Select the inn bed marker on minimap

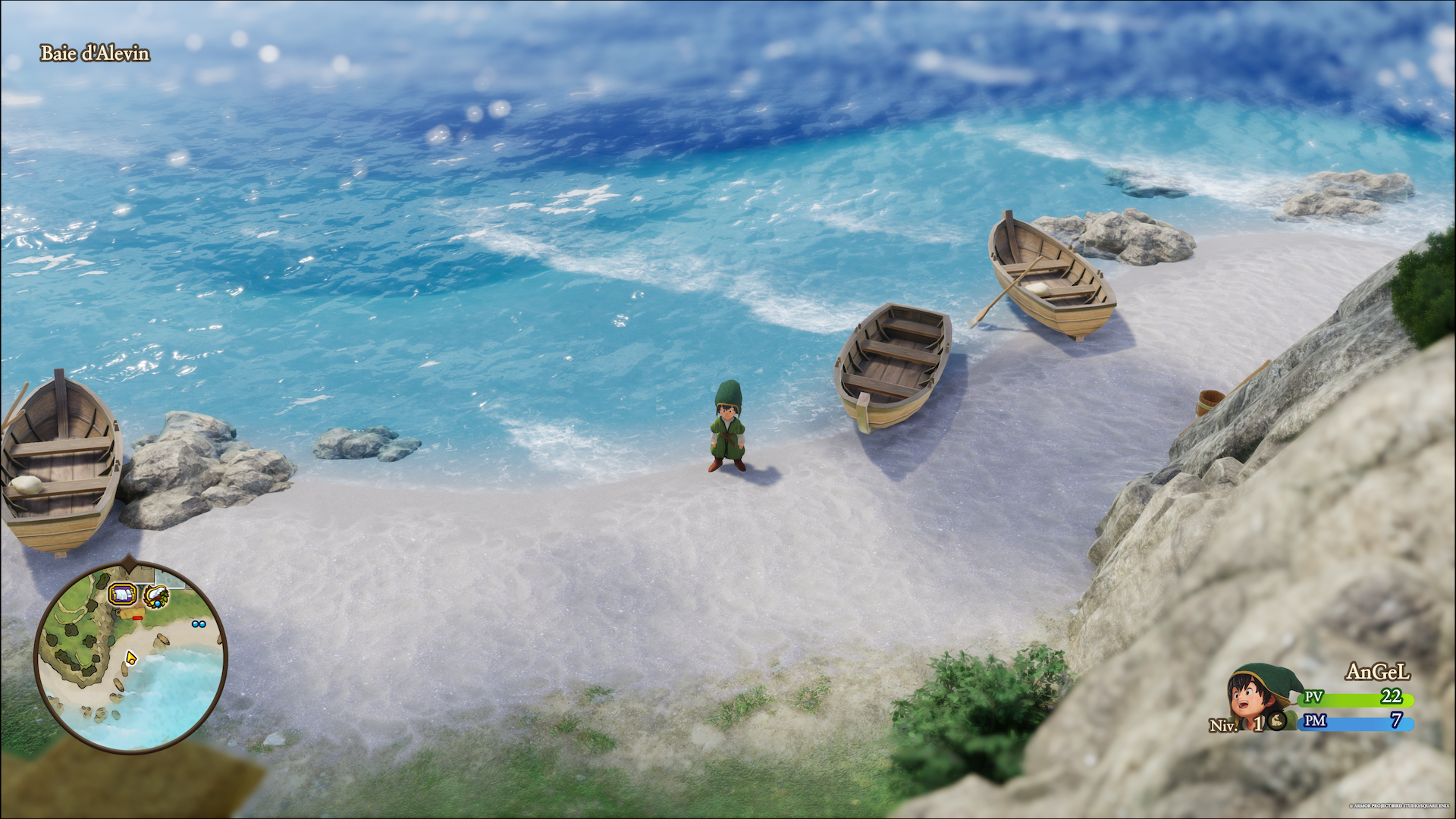[x=121, y=595]
